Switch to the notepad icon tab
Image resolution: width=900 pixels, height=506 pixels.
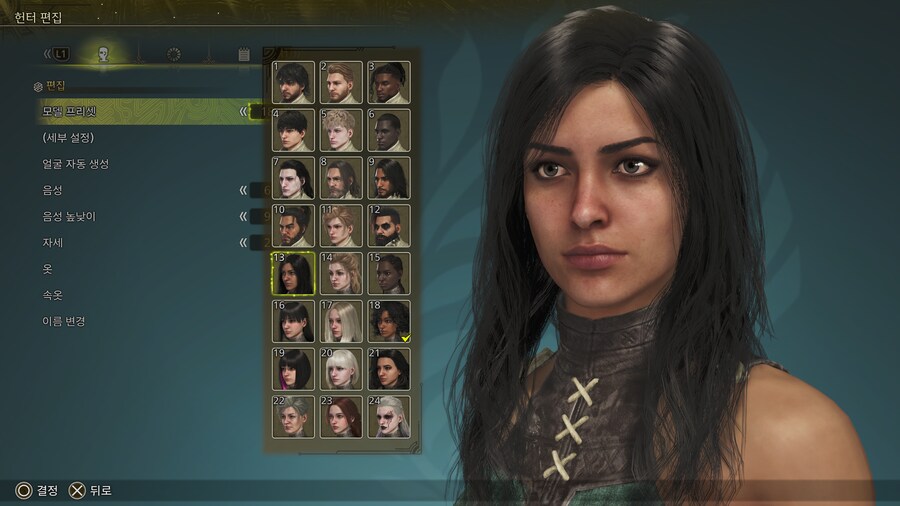point(244,54)
